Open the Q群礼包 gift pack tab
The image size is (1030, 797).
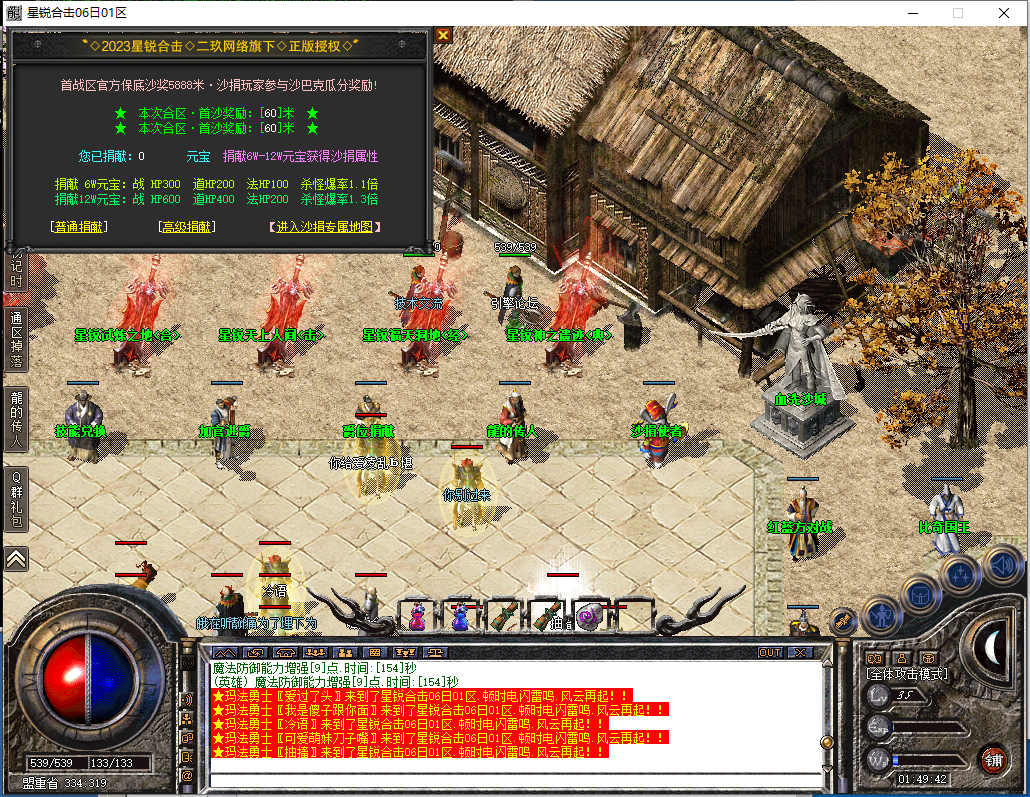tap(16, 499)
